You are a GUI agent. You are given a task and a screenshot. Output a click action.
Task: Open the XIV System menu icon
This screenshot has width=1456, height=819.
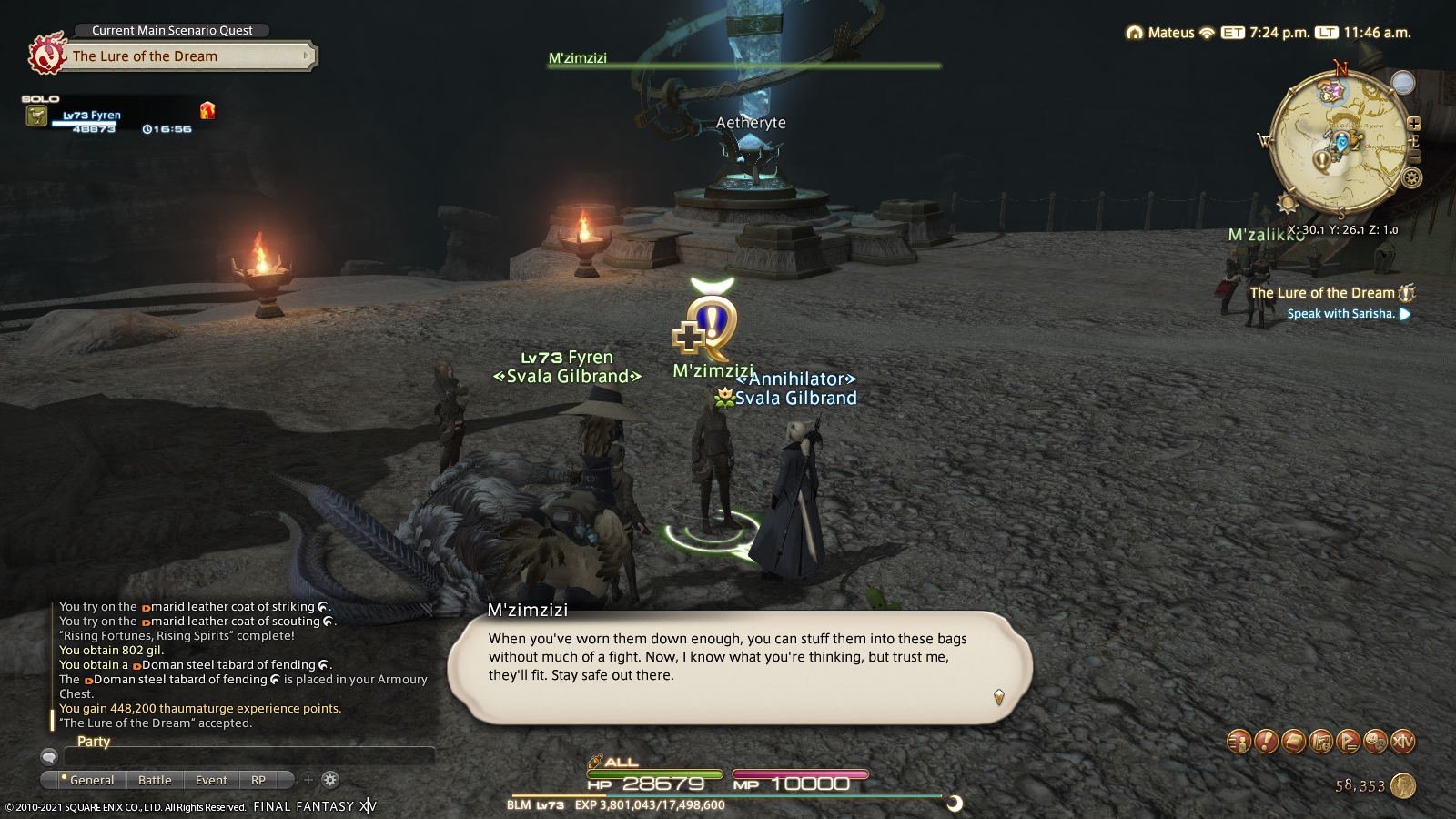tap(1402, 743)
